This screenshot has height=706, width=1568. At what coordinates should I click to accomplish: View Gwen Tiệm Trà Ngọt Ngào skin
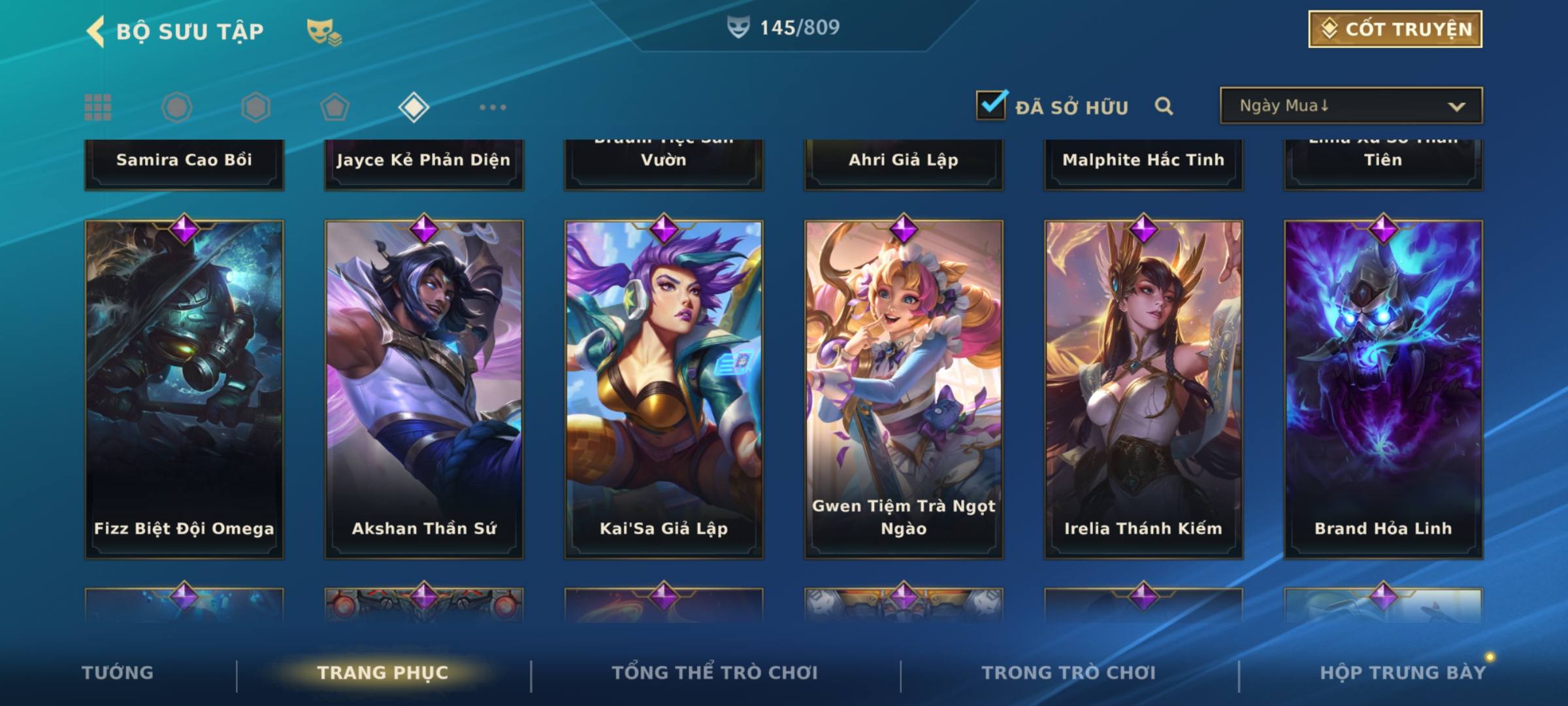tap(904, 389)
